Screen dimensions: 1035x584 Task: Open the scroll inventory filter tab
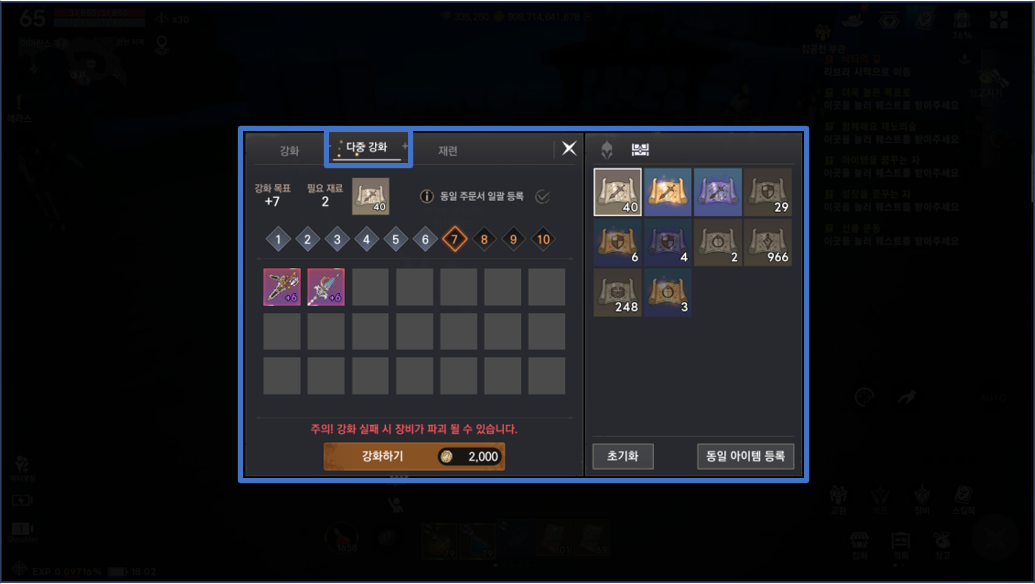(640, 150)
